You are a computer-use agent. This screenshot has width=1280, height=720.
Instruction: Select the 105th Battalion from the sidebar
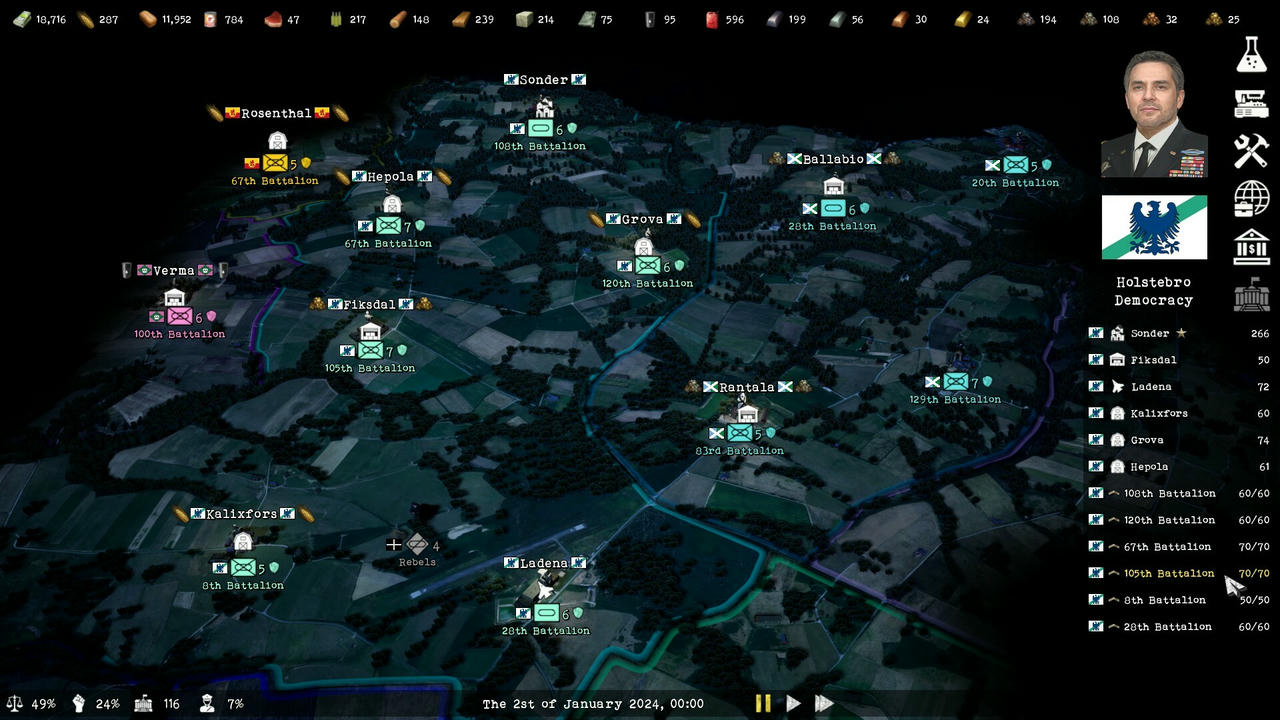click(x=1168, y=573)
